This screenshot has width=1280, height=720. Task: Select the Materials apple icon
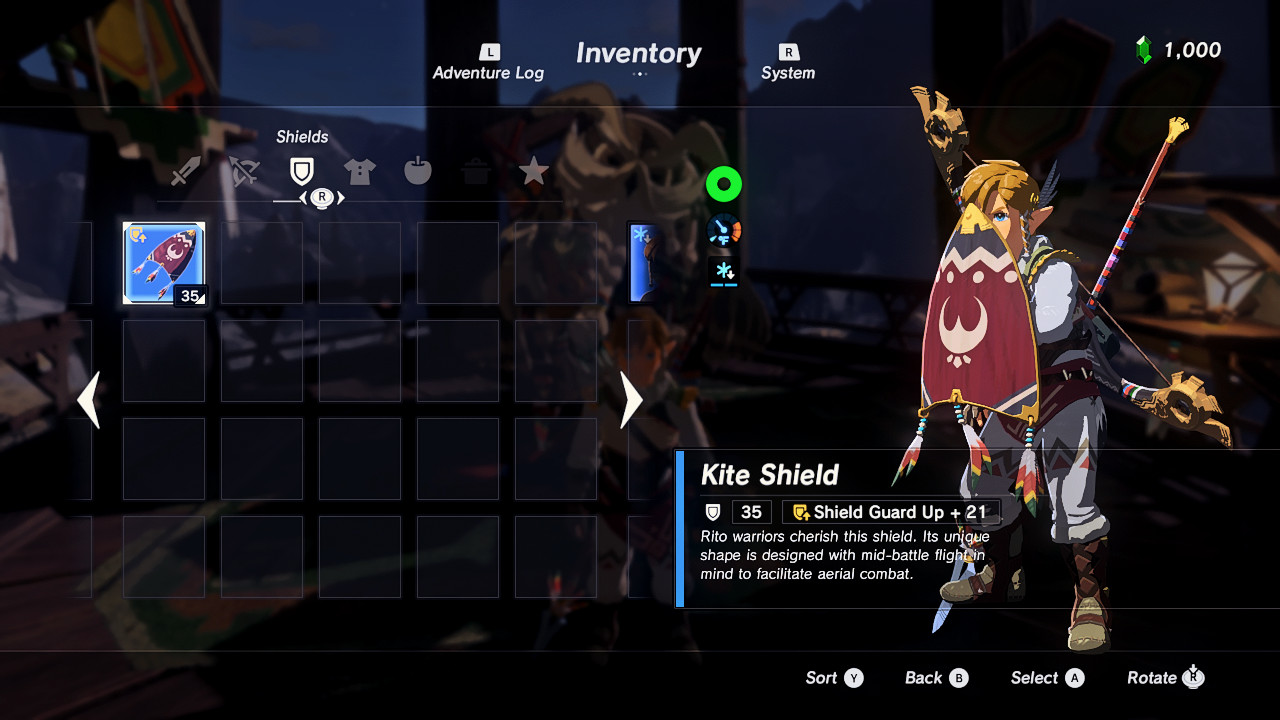[x=417, y=170]
